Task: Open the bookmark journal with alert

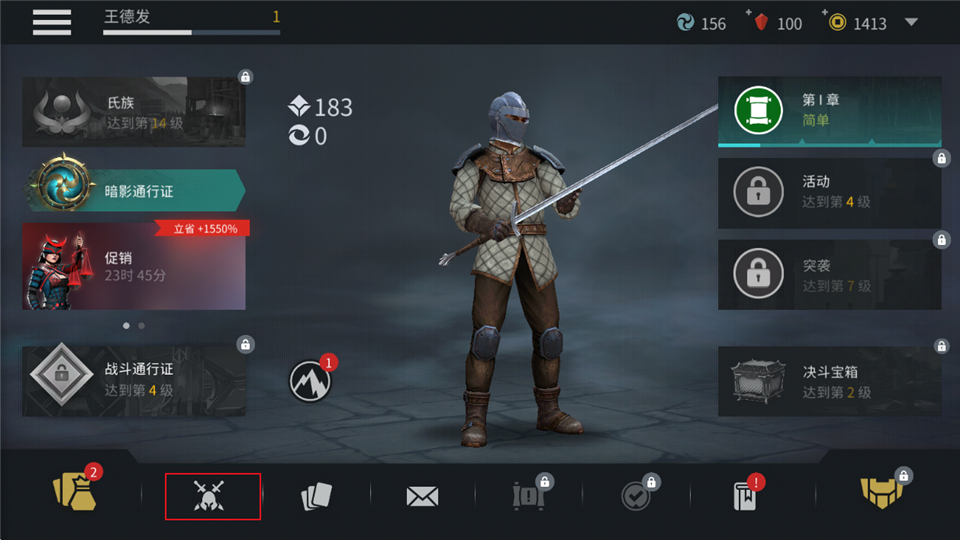Action: click(x=745, y=496)
